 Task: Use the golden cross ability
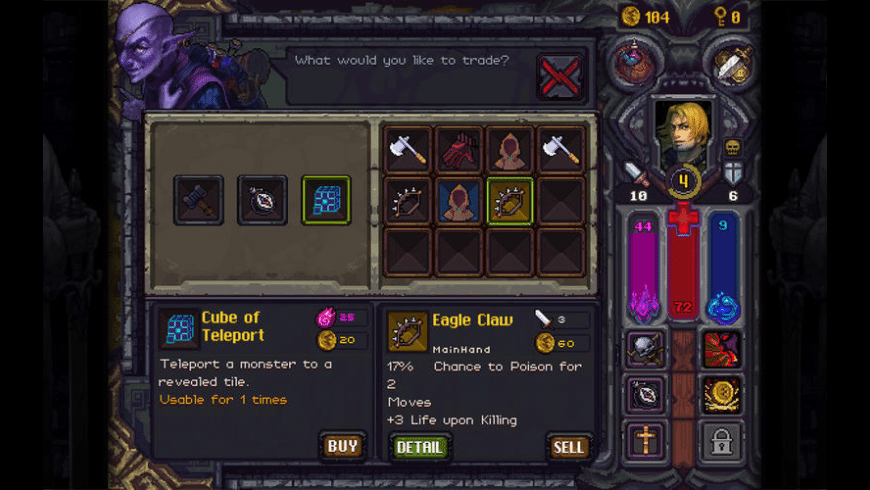pyautogui.click(x=645, y=440)
